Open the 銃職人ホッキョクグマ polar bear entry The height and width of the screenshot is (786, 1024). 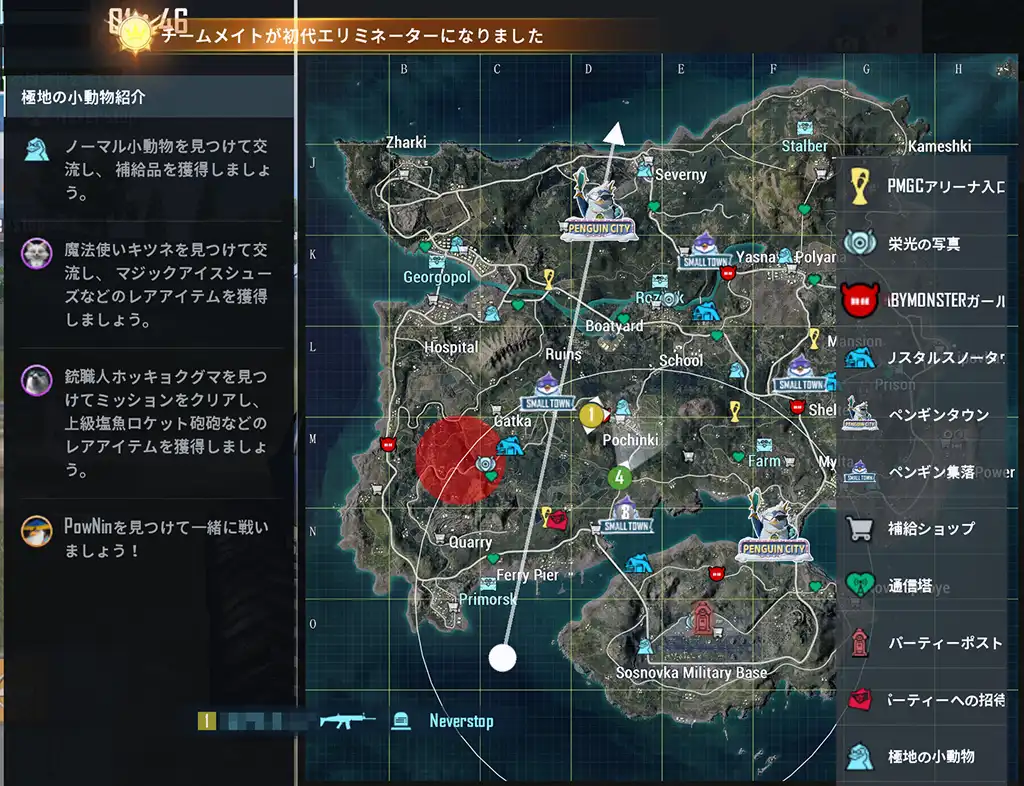click(x=150, y=422)
